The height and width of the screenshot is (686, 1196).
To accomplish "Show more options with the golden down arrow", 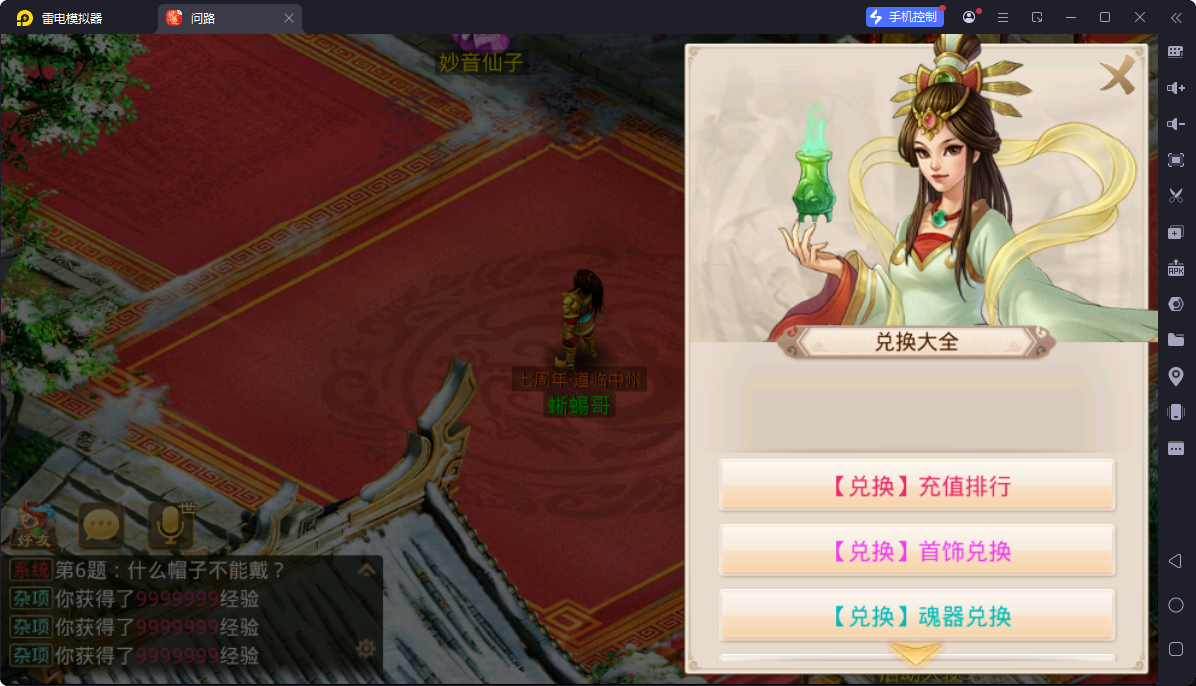I will [916, 655].
